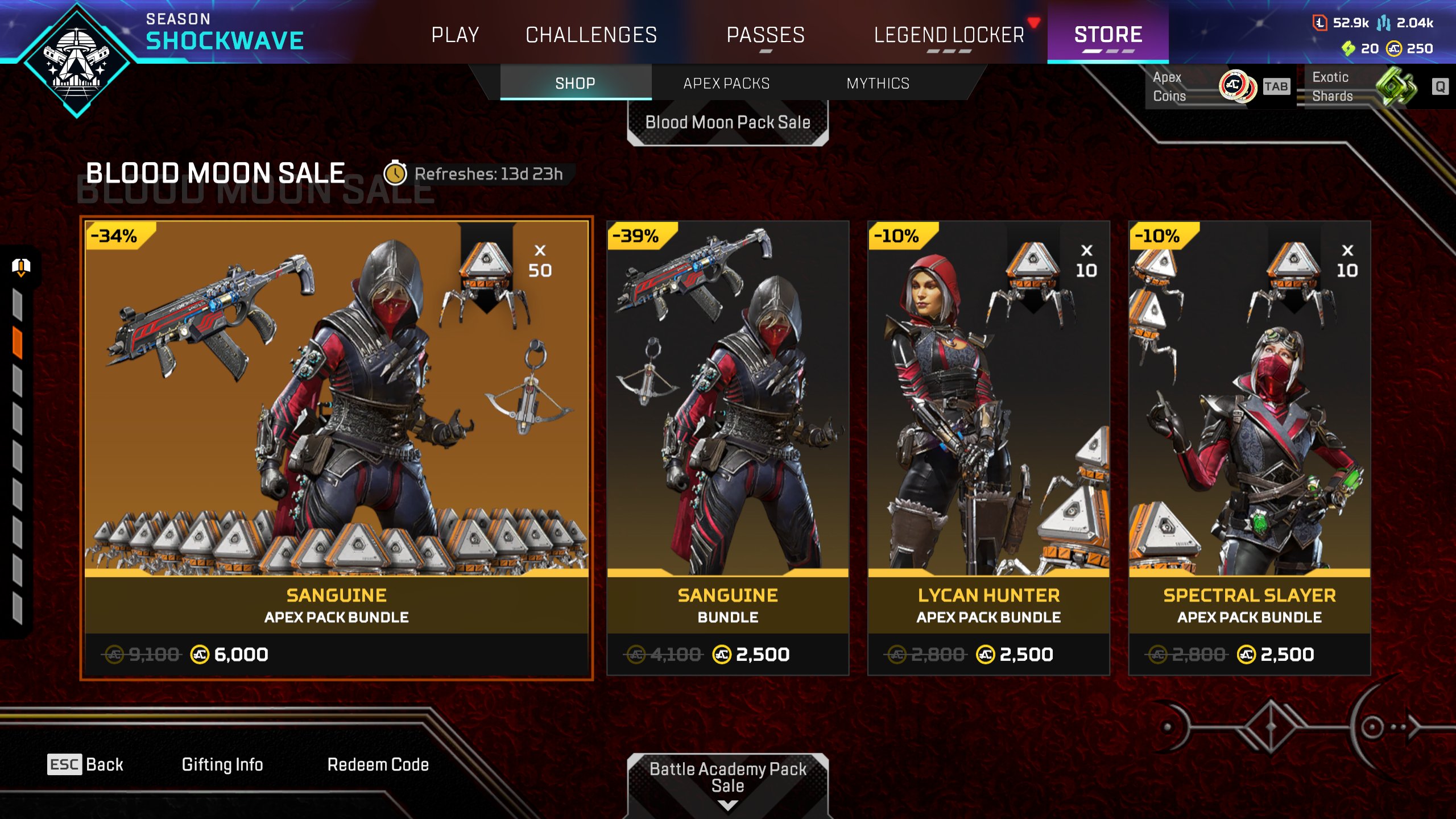Switch to the Shop sub-tab

click(575, 84)
